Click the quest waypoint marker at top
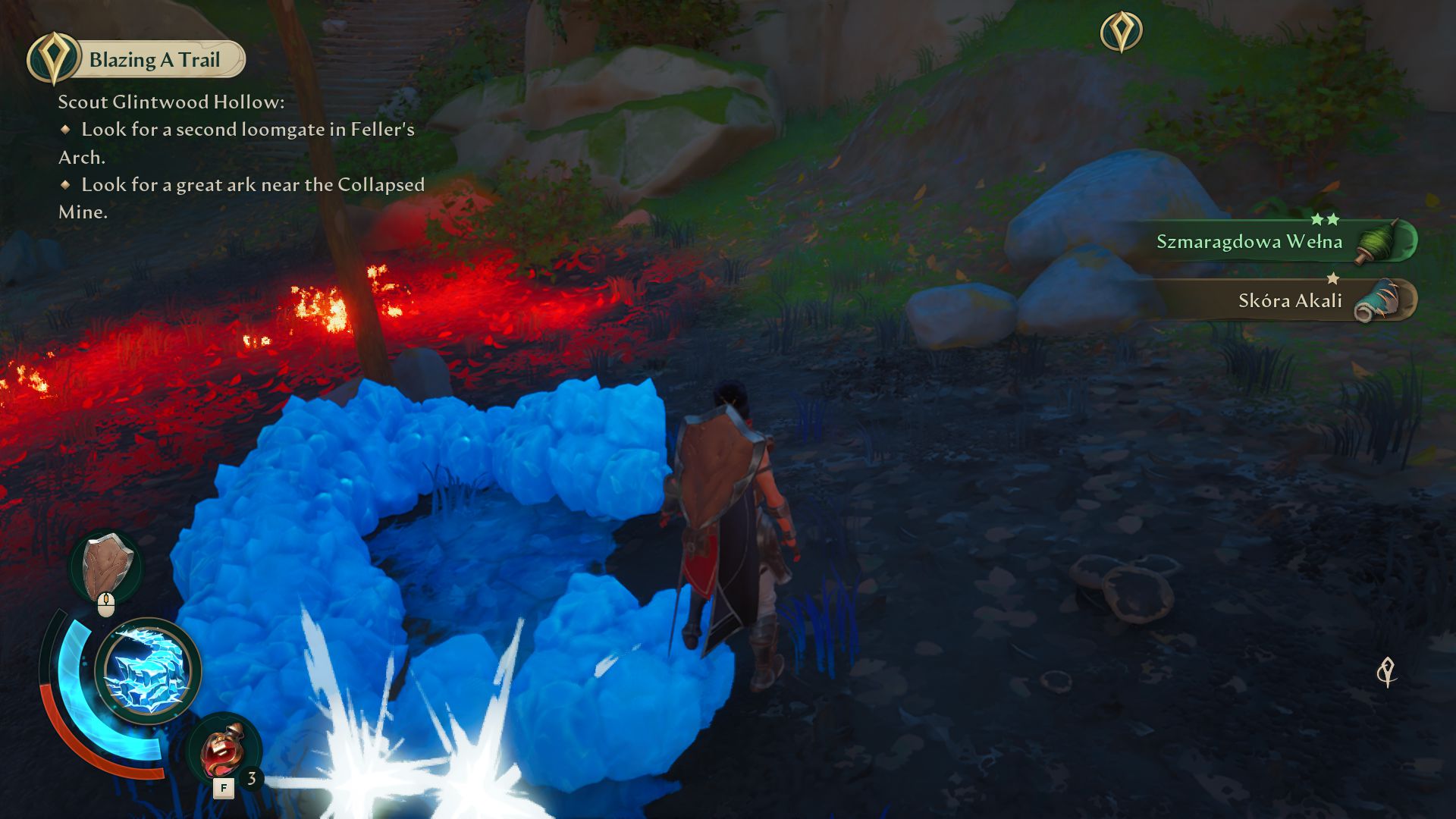Viewport: 1456px width, 819px height. coord(1121,32)
